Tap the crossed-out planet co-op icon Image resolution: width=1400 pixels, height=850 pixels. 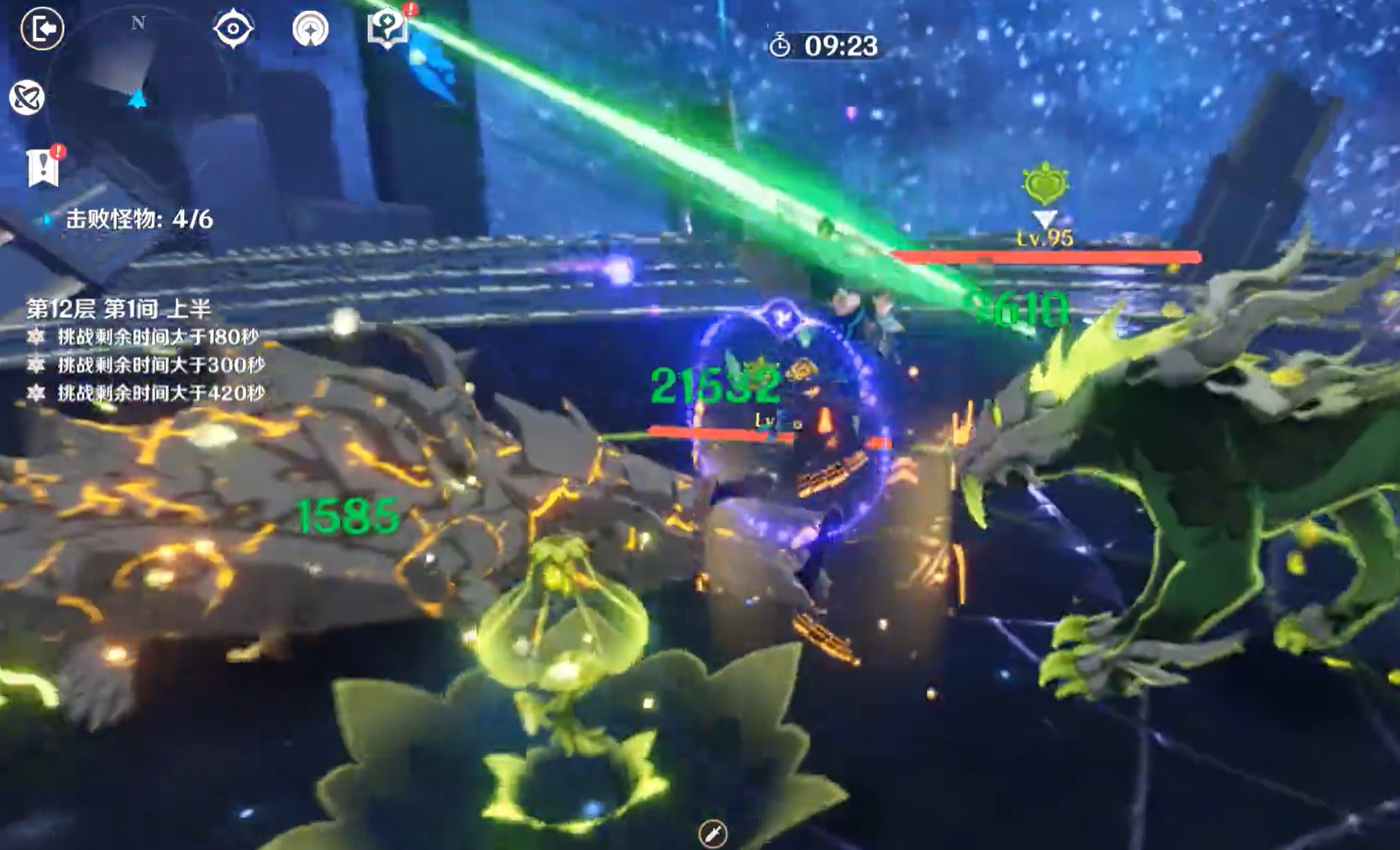26,98
